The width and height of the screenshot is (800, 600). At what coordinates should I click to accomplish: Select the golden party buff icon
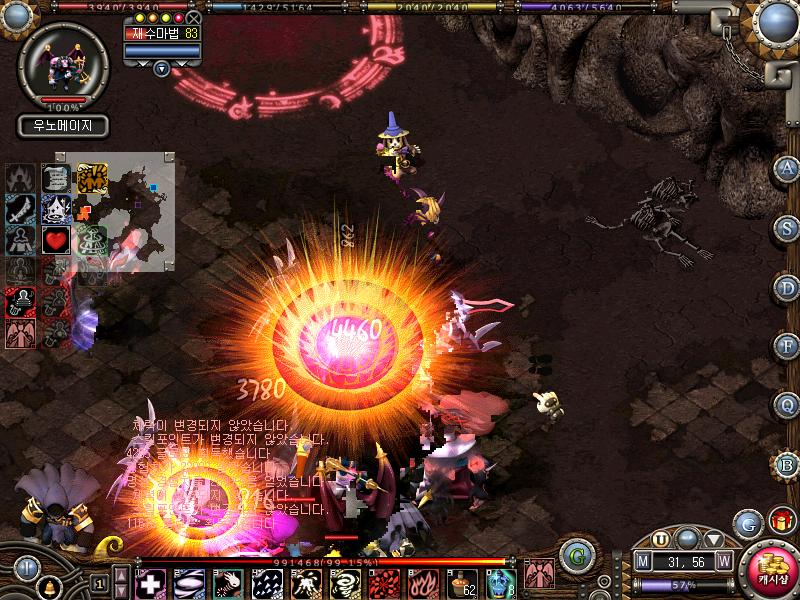click(x=92, y=177)
